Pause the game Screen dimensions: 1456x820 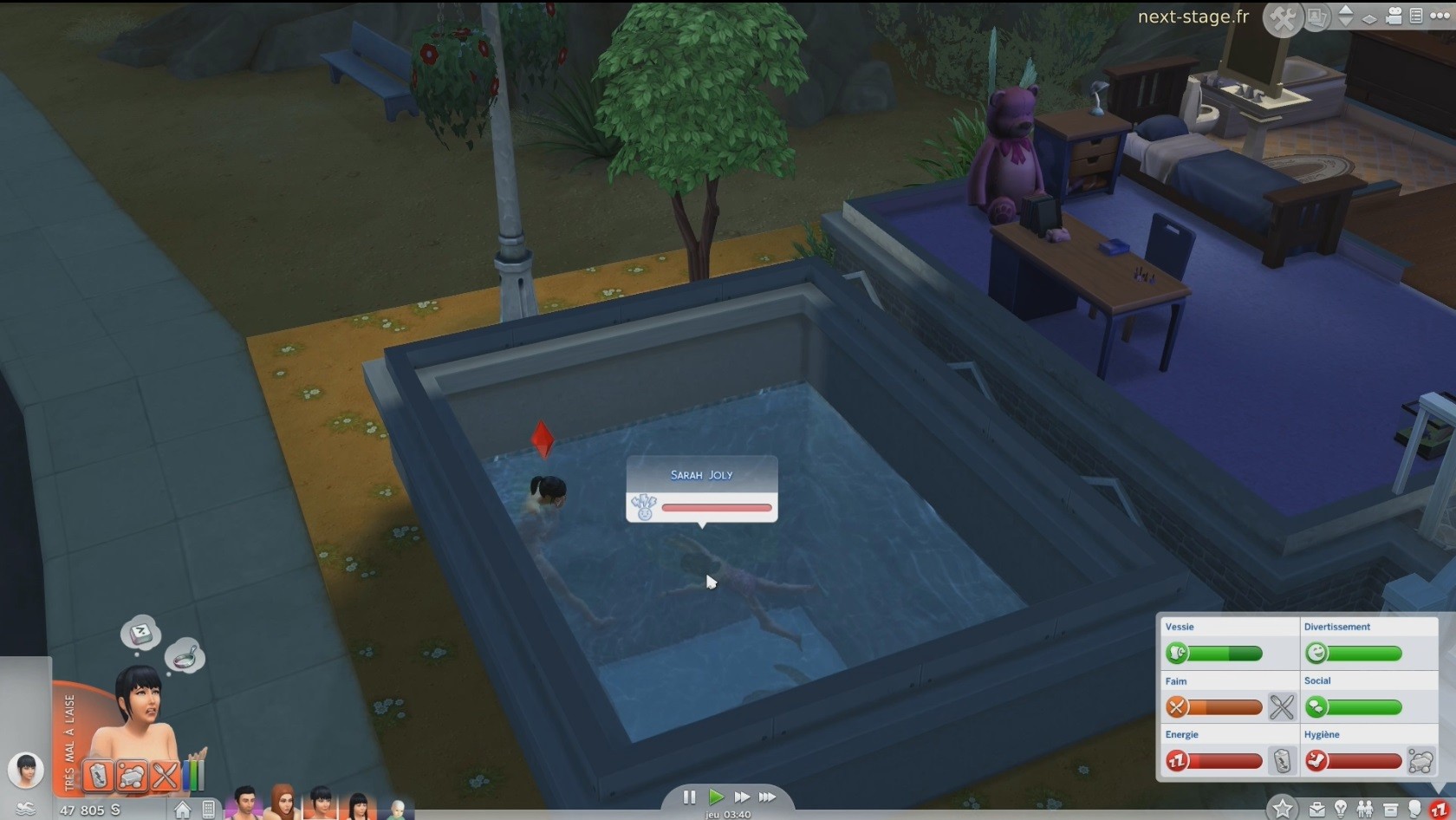(x=689, y=797)
